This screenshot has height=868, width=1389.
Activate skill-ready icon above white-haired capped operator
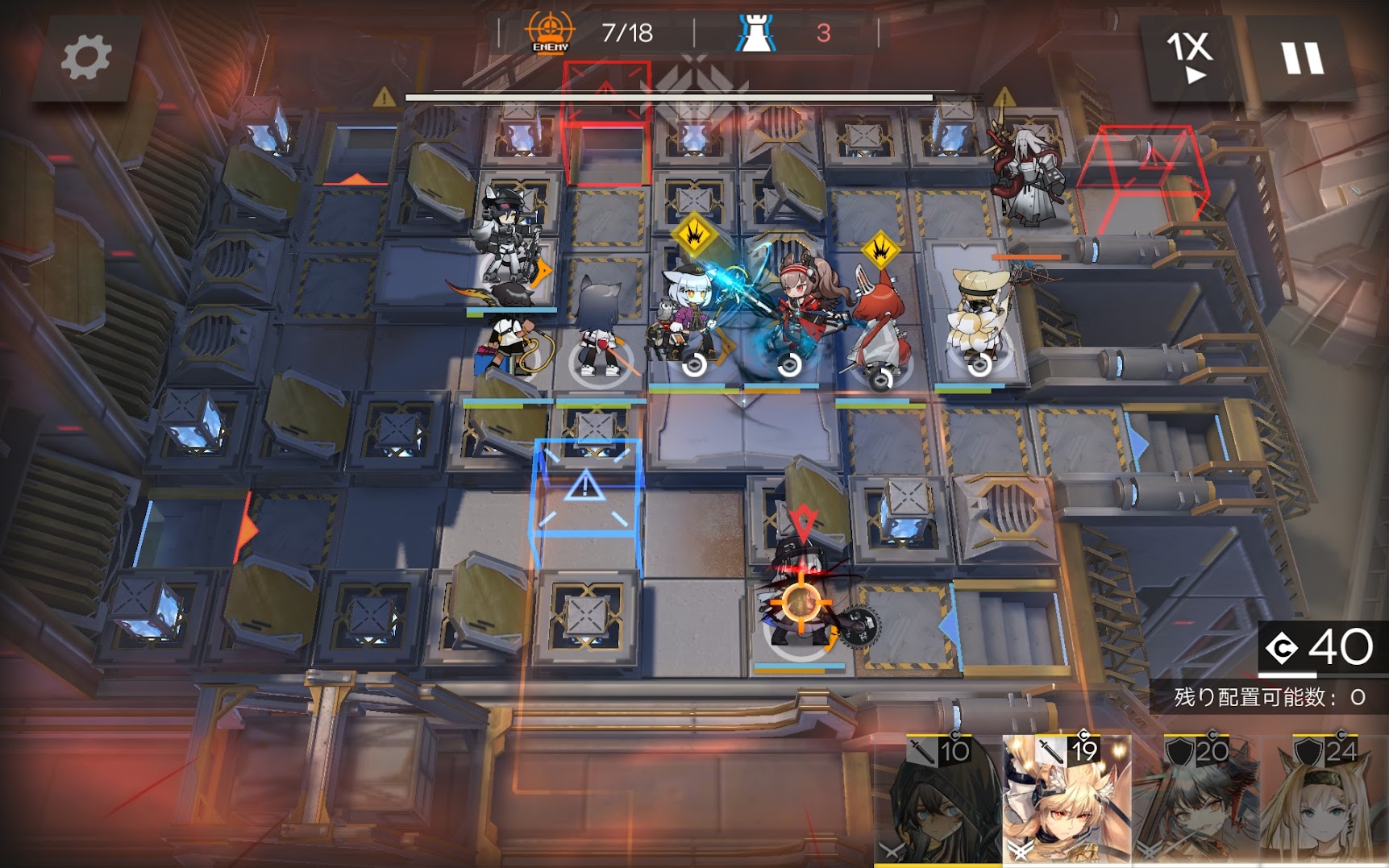[693, 235]
